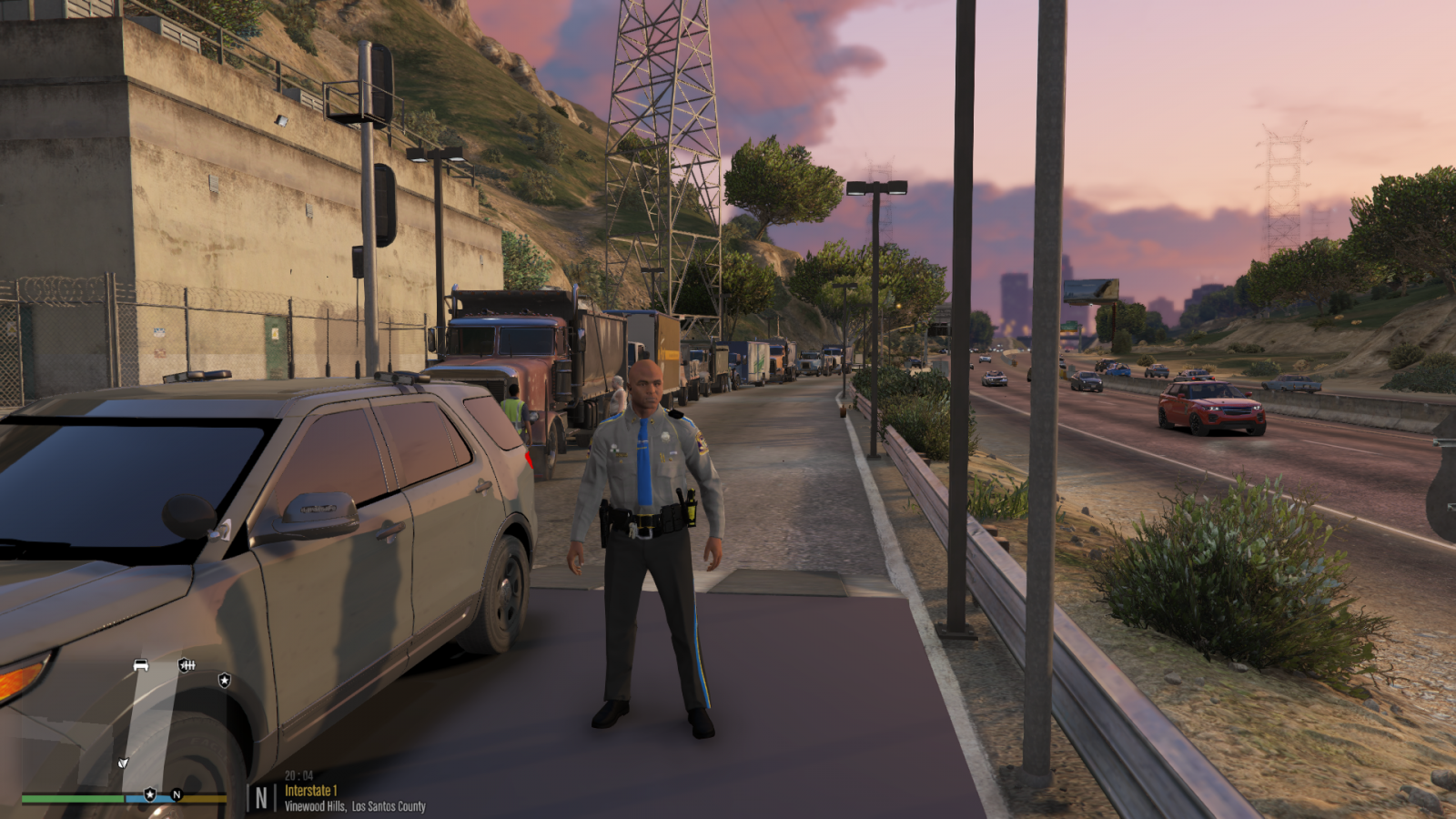Select the police star blip near the barred shield
Screen dimensions: 1456x819
click(224, 680)
